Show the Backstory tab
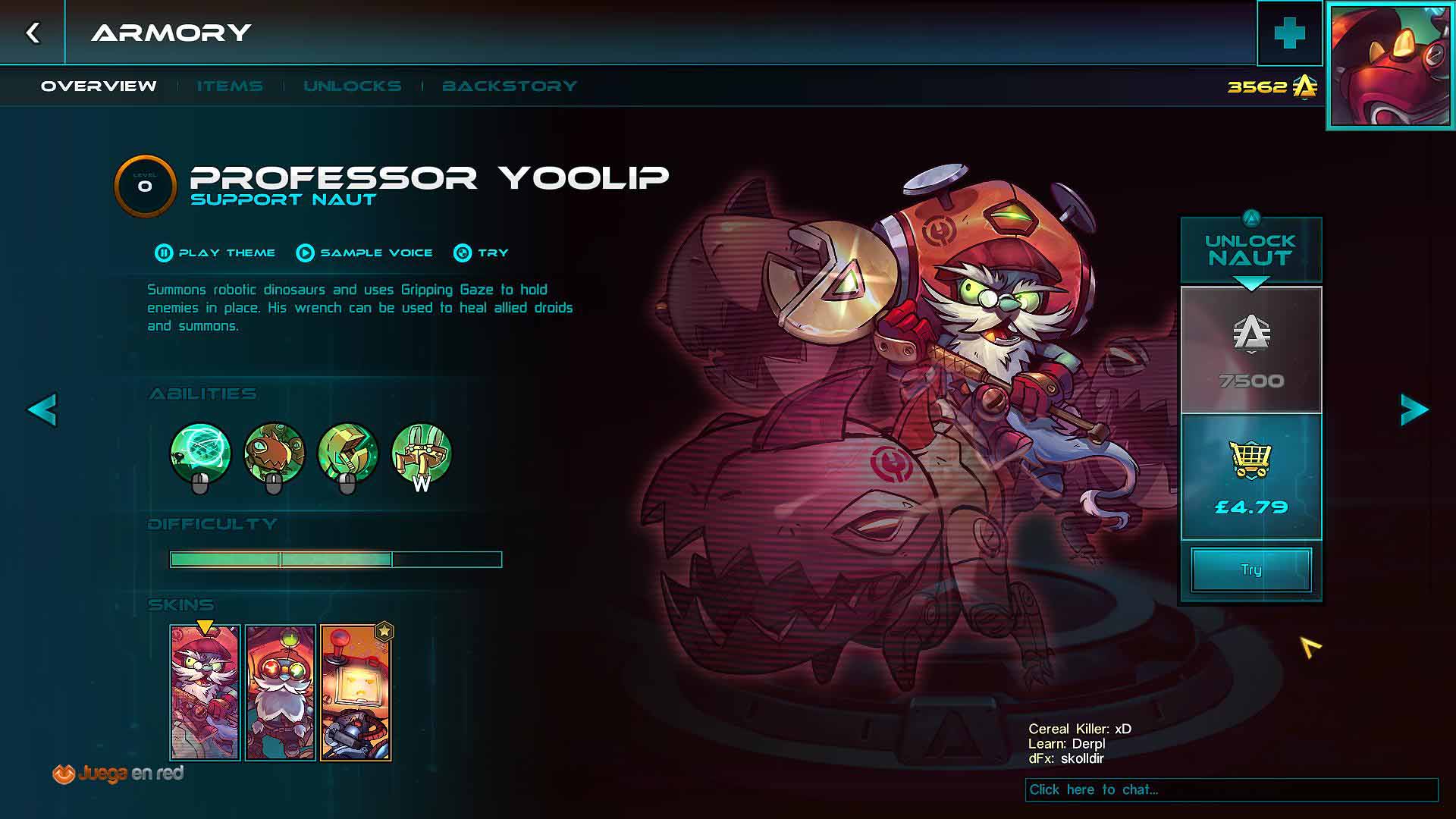 510,86
